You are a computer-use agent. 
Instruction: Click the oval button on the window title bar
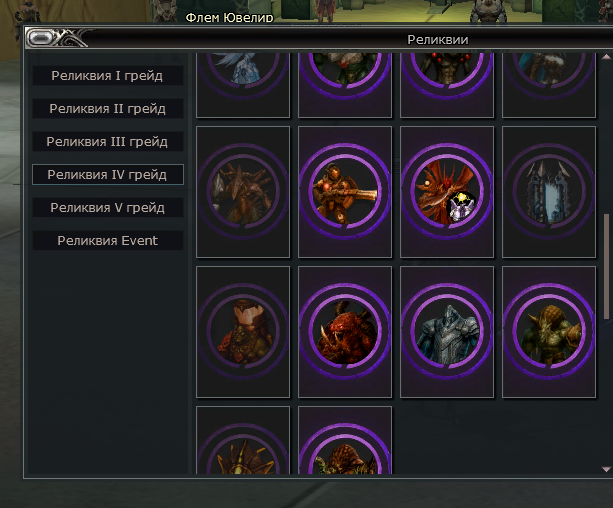pos(44,39)
